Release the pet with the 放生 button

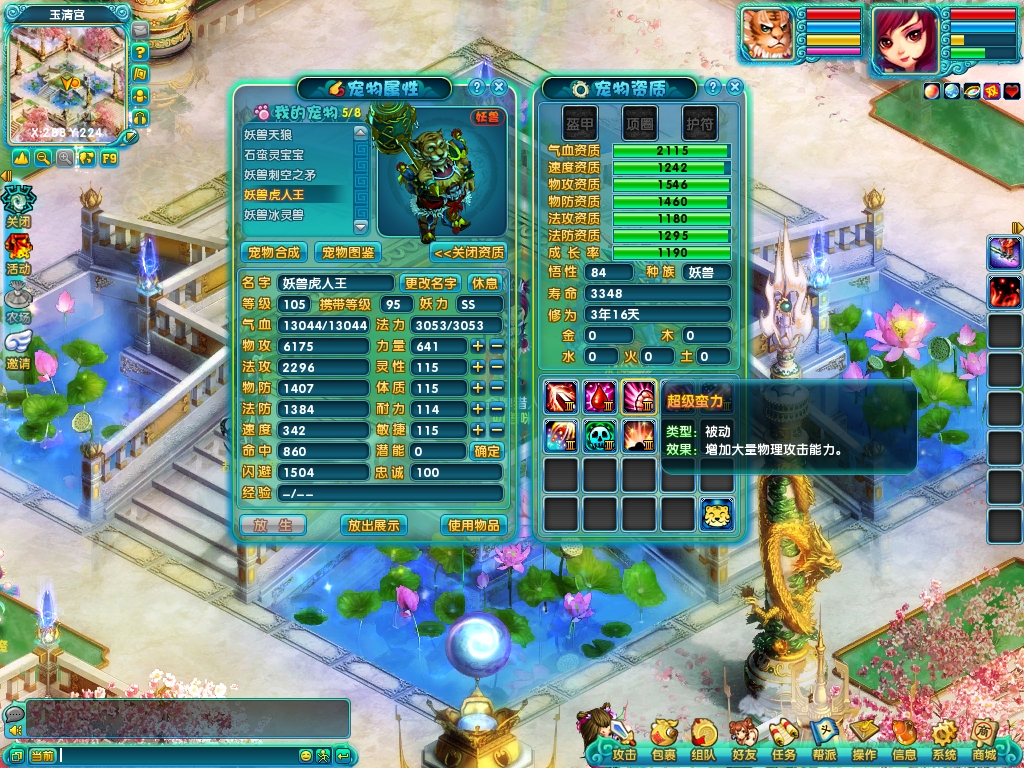[x=272, y=525]
